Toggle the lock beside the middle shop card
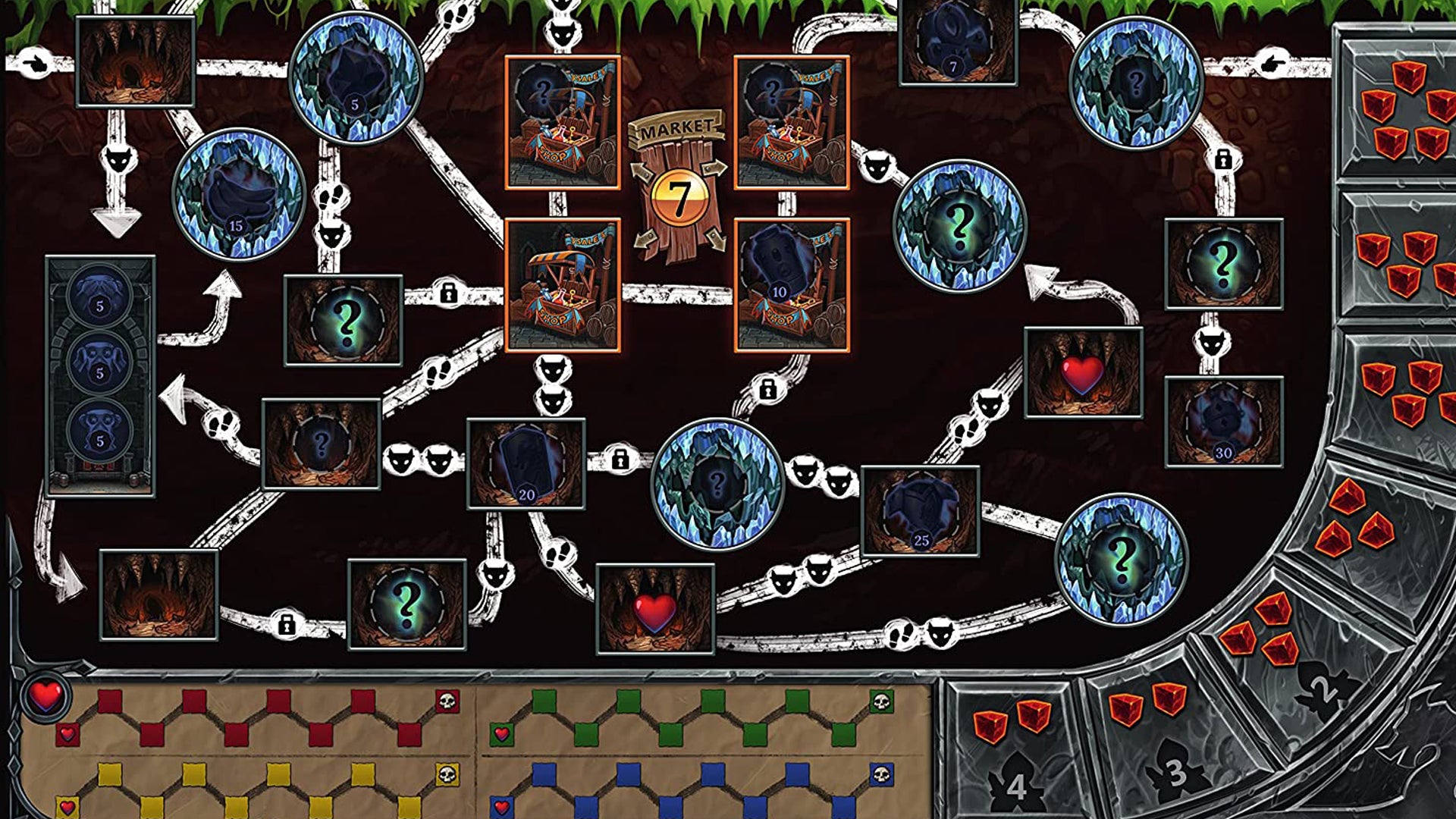 447,294
